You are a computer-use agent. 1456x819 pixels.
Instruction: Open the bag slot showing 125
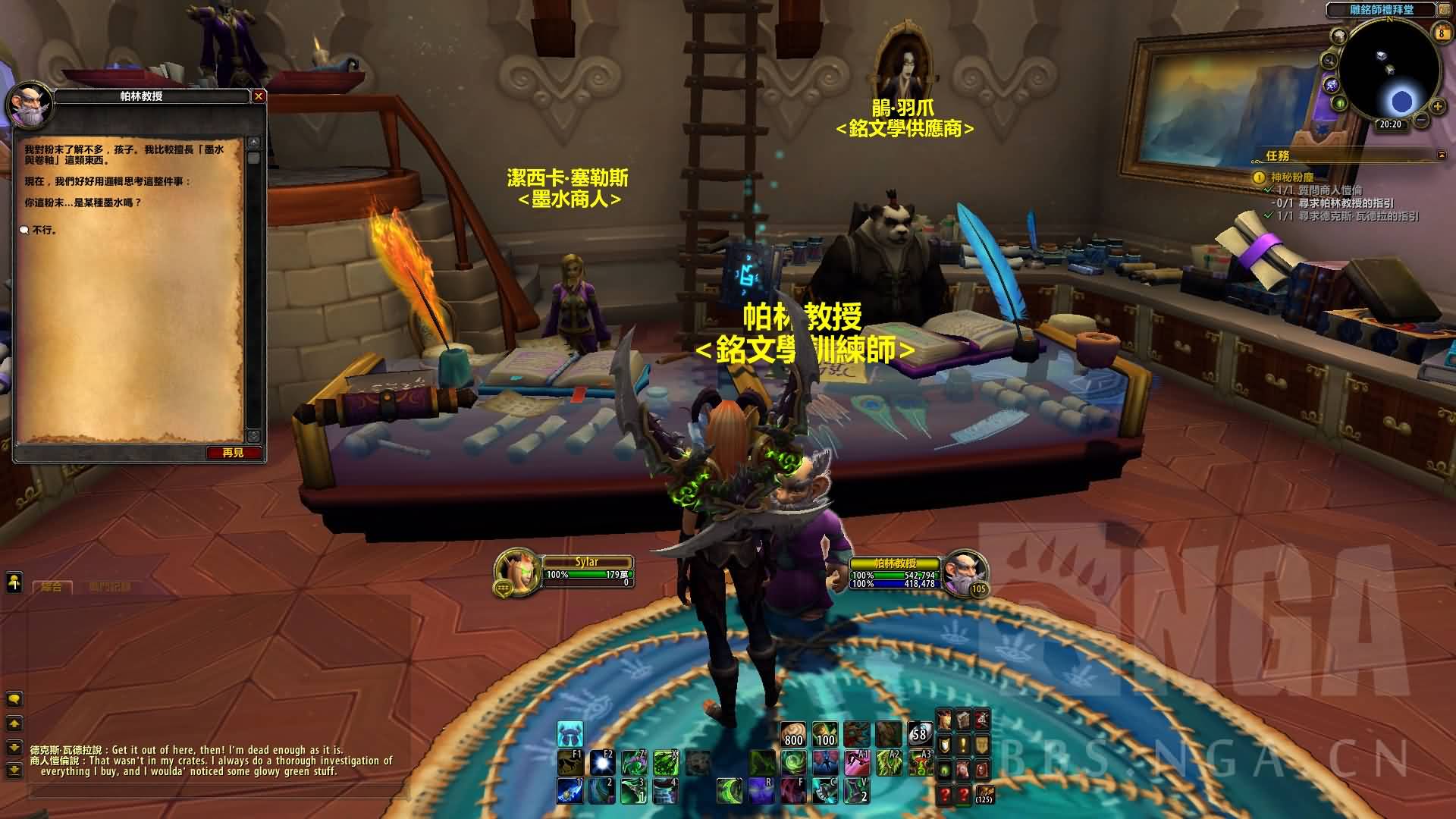984,794
